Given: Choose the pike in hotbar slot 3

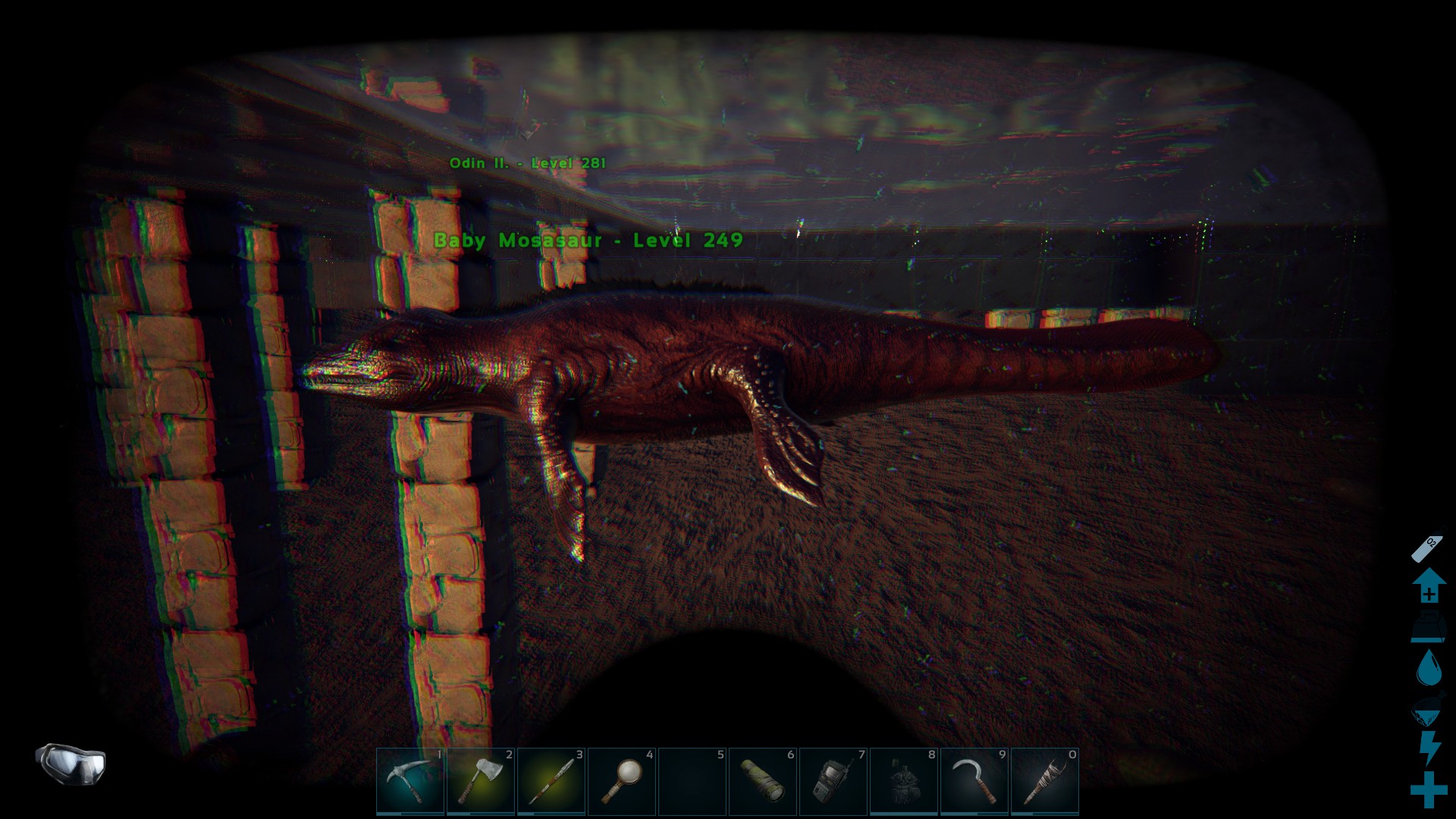Looking at the screenshot, I should tap(551, 781).
